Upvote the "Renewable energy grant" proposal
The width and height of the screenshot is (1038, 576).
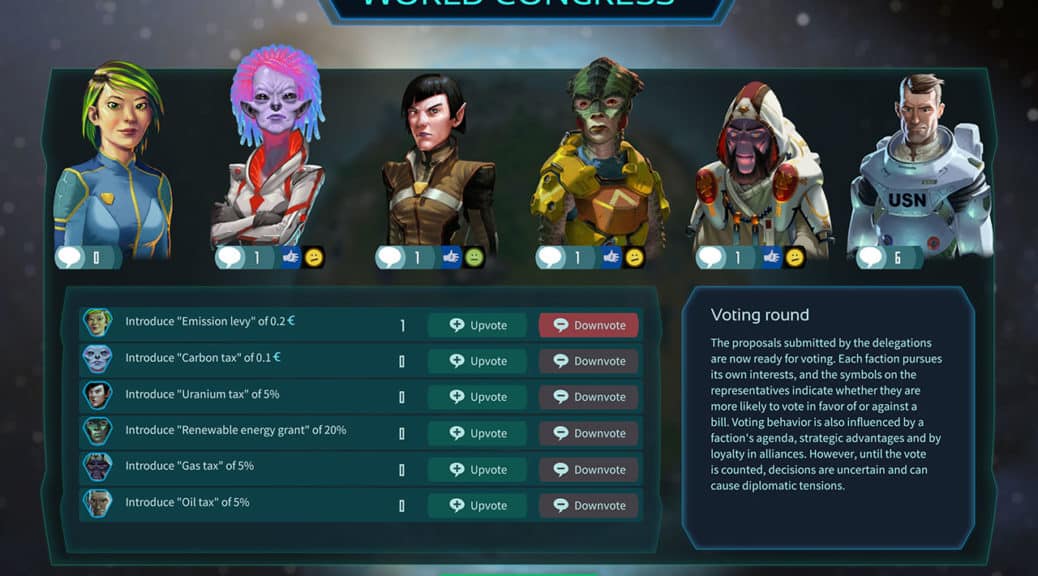point(477,433)
